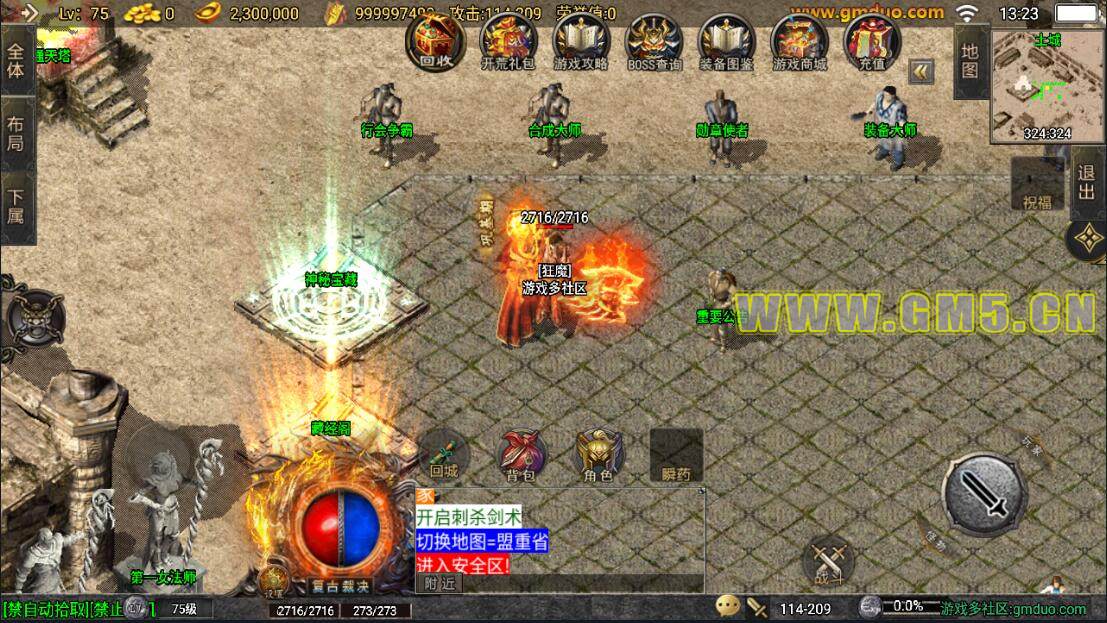
Task: Open the 游戏攻略 game guide book
Action: point(581,42)
